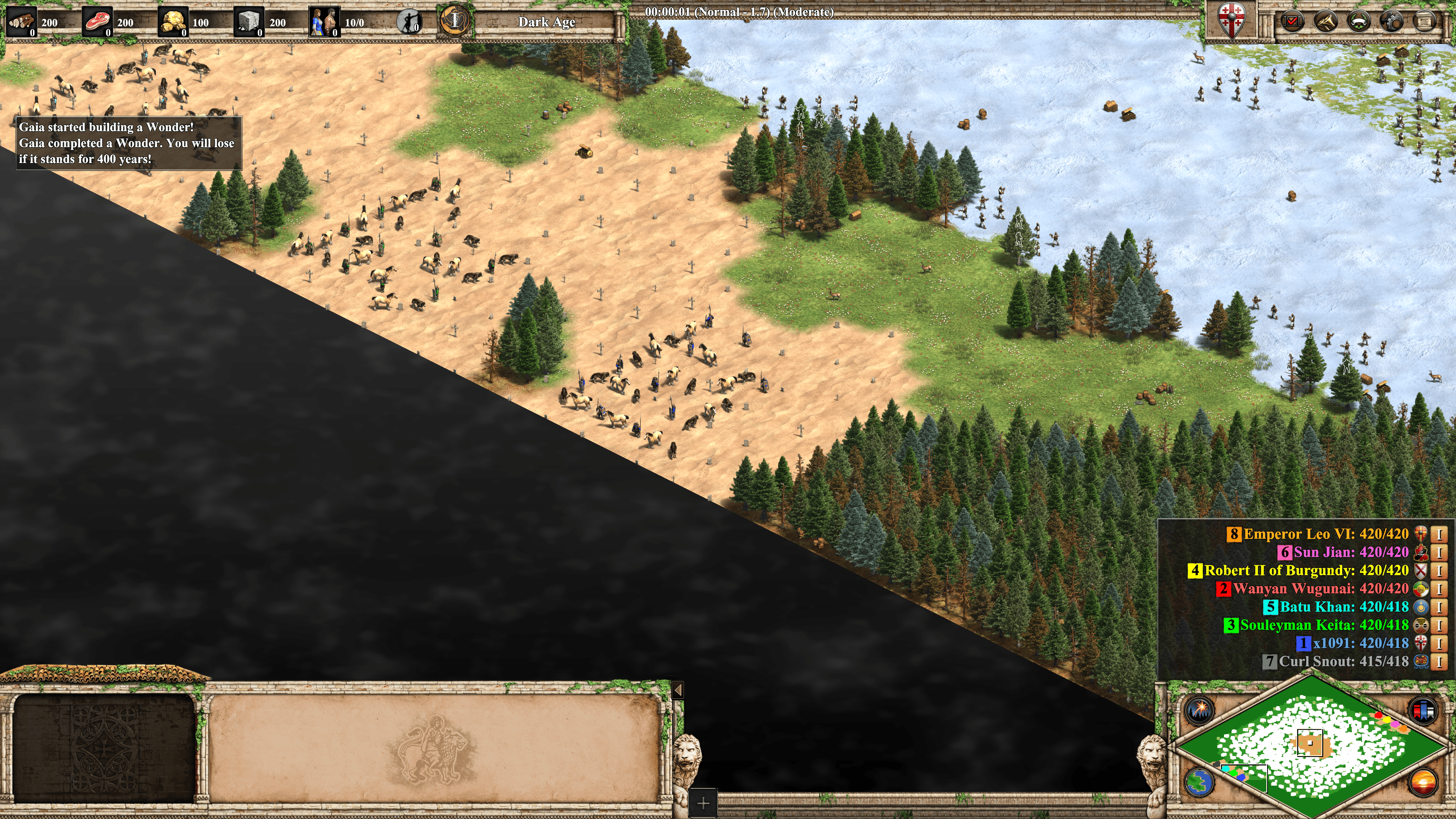1456x819 pixels.
Task: Open the gear settings menu
Action: point(1391,22)
